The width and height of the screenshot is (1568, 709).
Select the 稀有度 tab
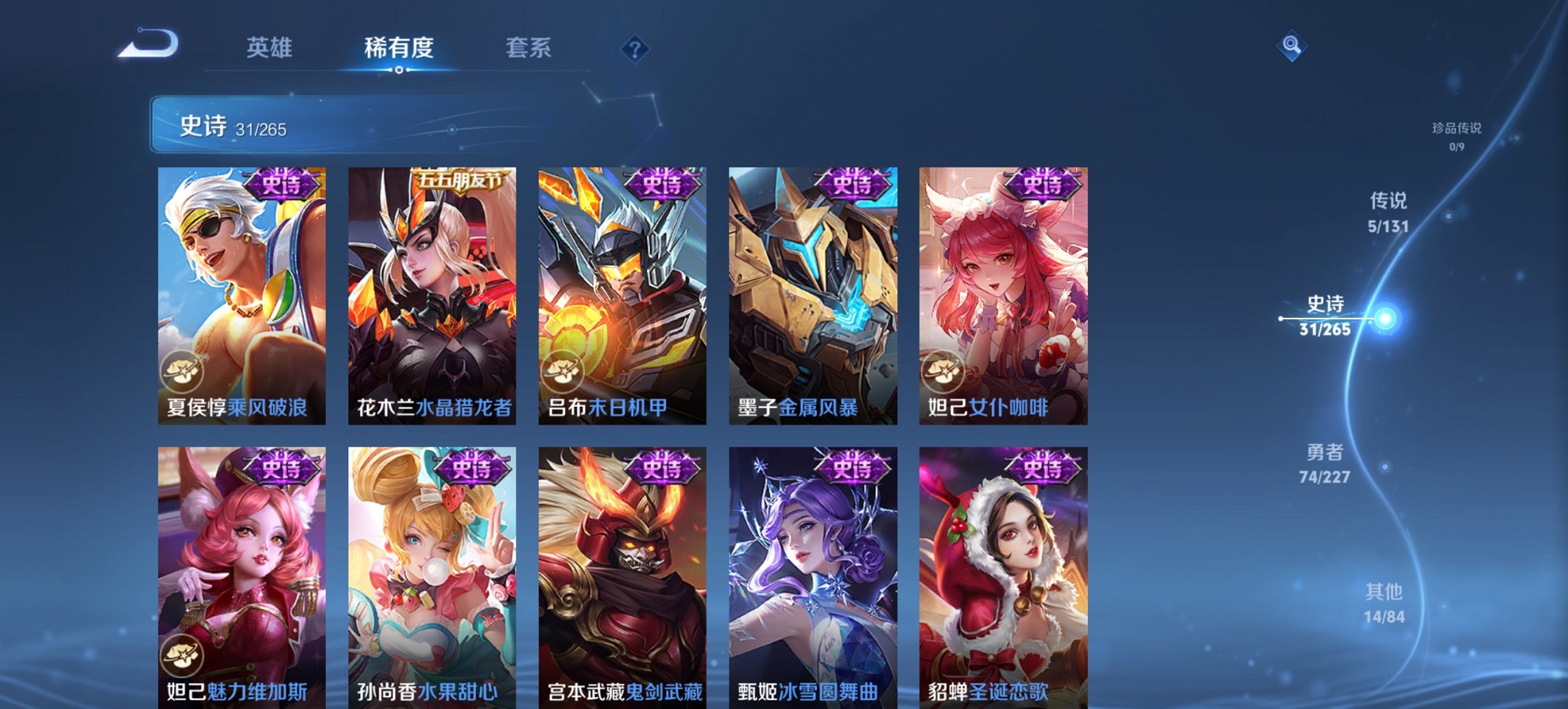(399, 48)
